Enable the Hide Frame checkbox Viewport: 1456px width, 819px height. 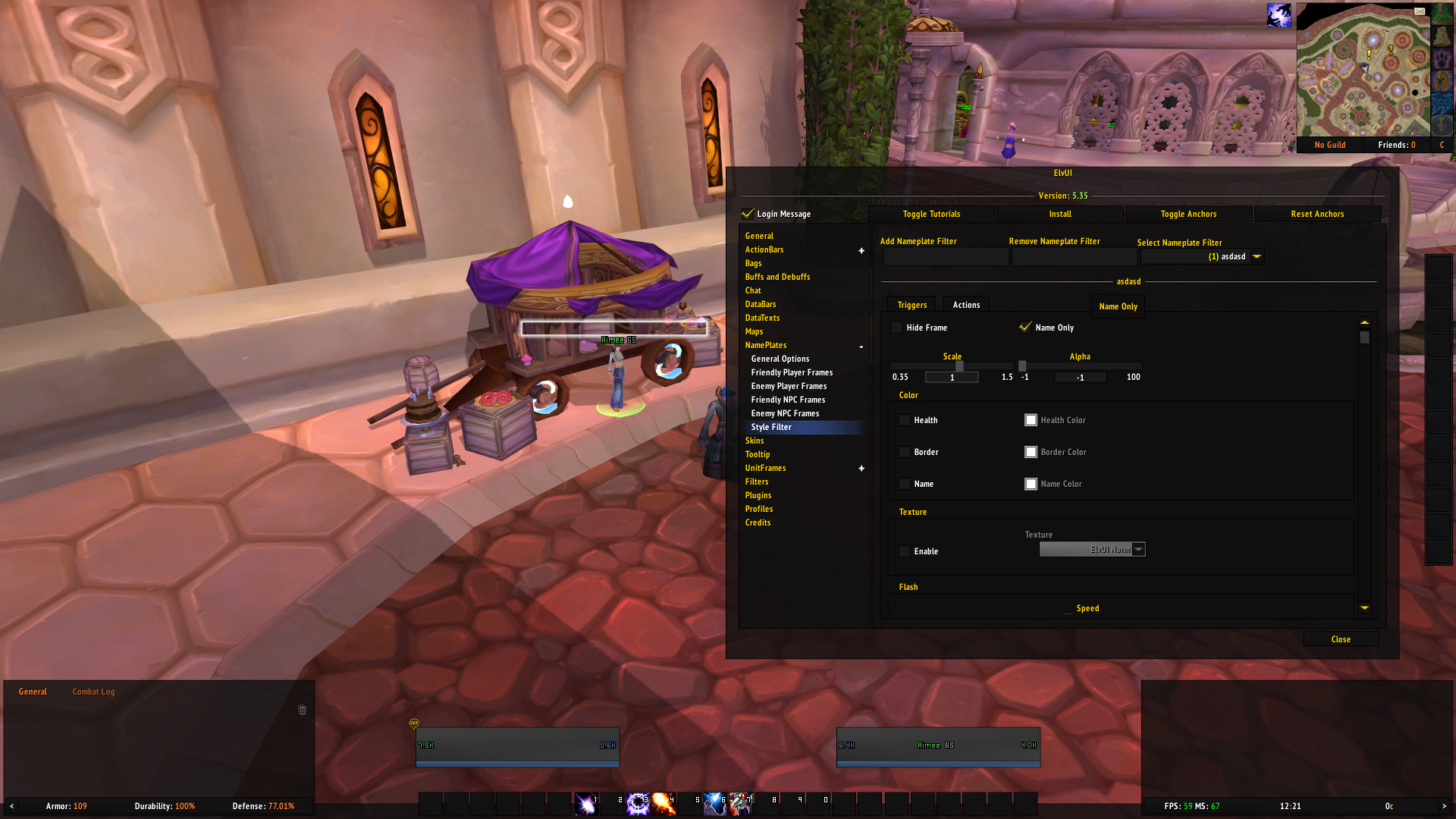coord(897,328)
